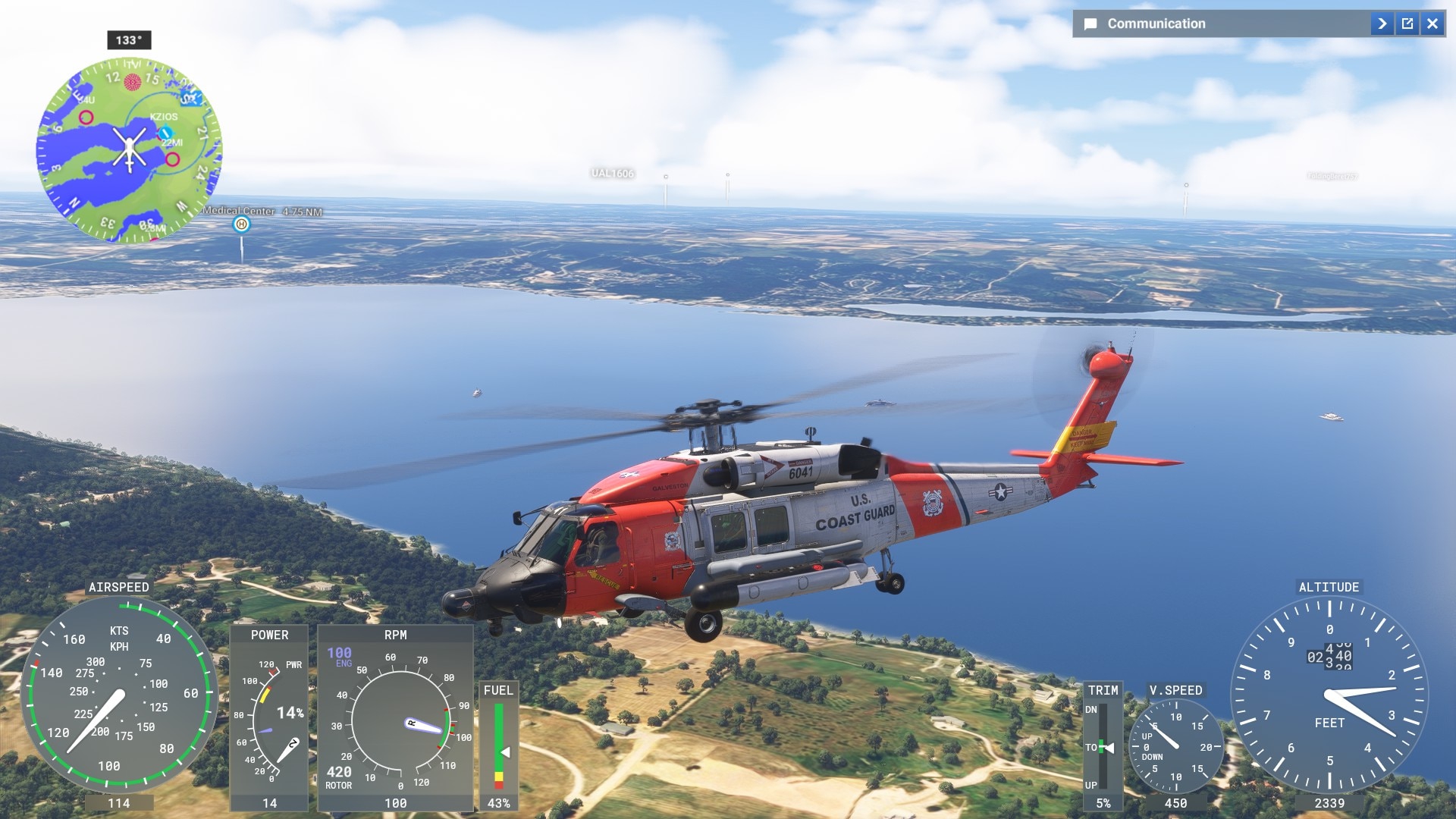Expand the Communication panel with the arrow button
The height and width of the screenshot is (819, 1456).
(1382, 24)
